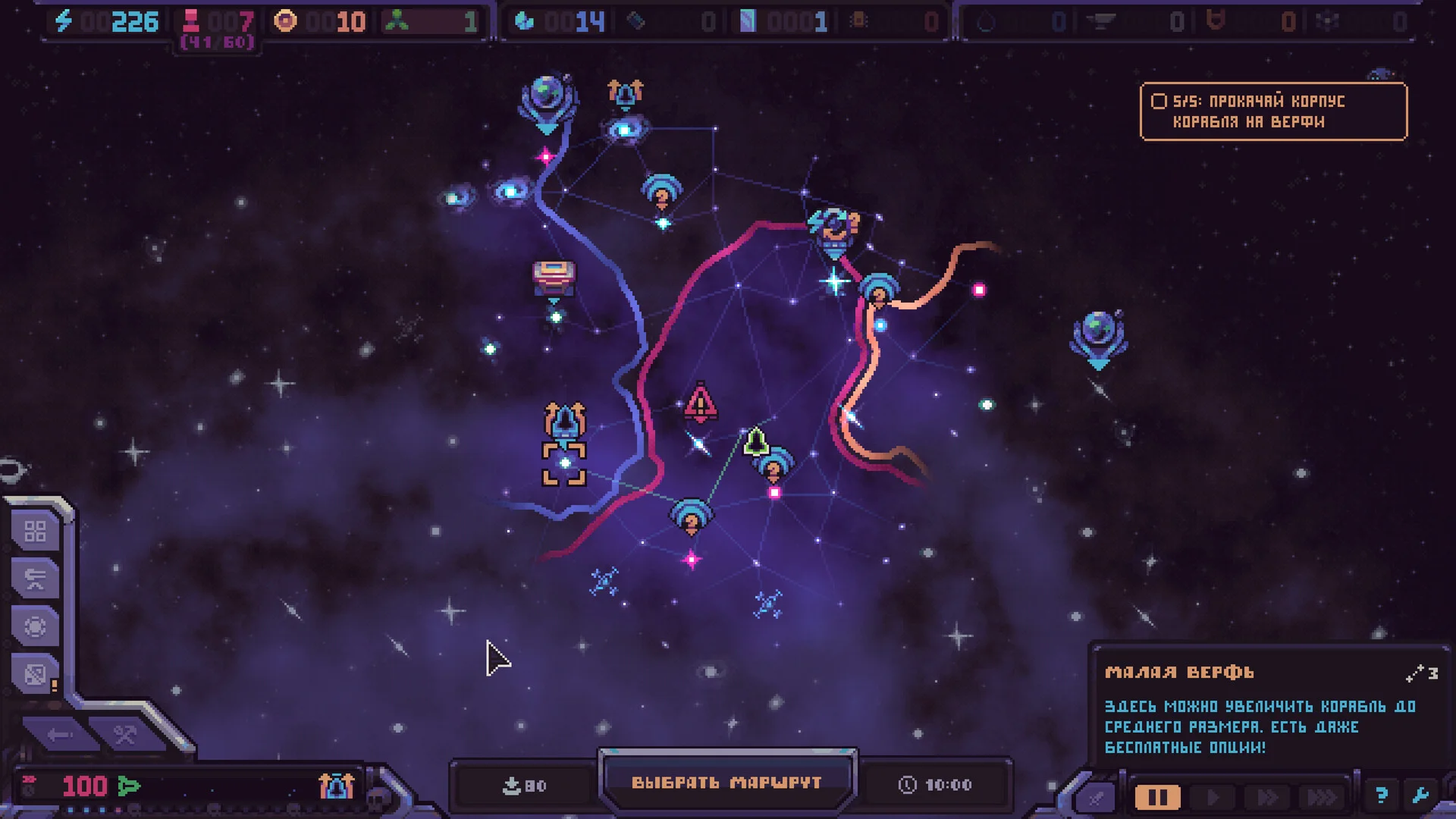Open the crossed tools build button
The image size is (1456, 819).
tap(125, 734)
